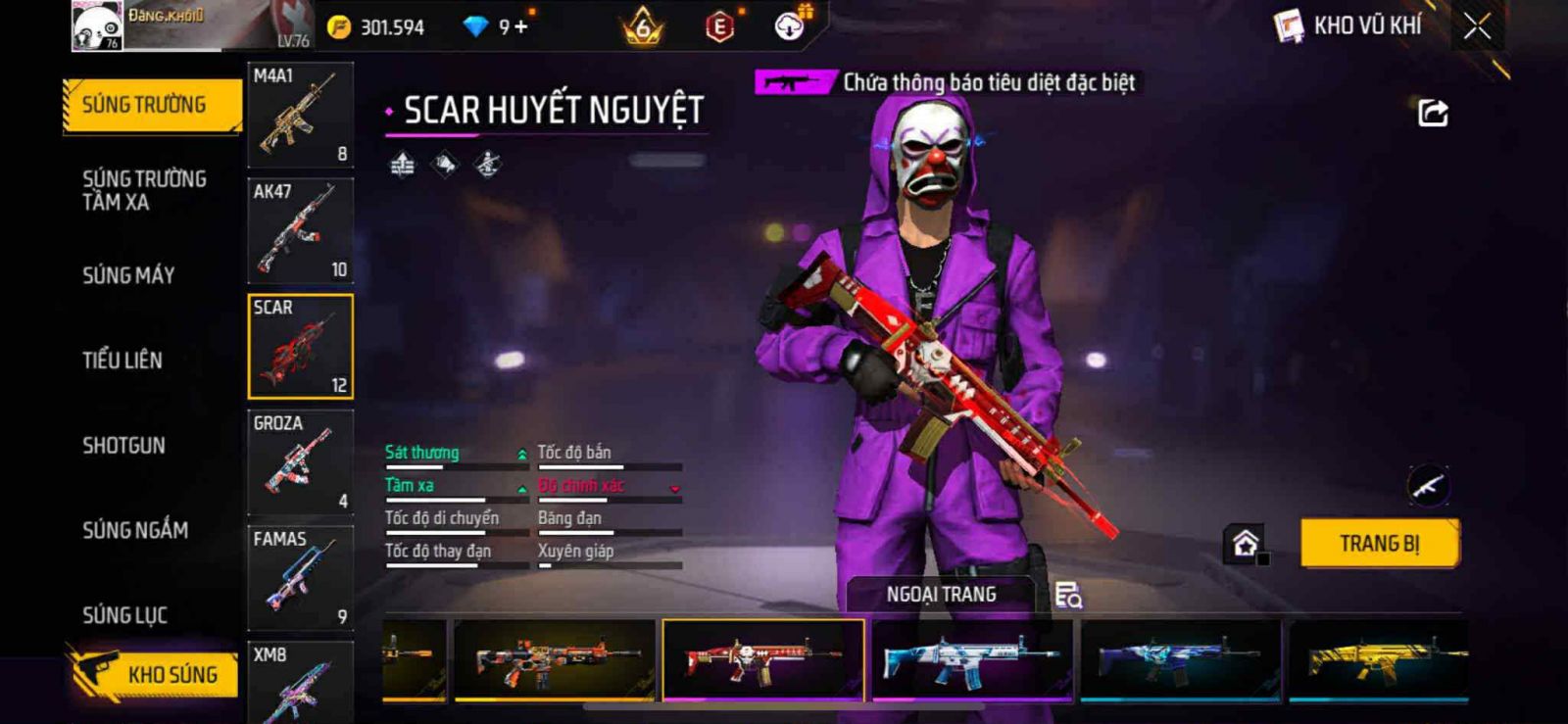Choose the Tiểu Liên category
This screenshot has width=1568, height=724.
[x=122, y=361]
